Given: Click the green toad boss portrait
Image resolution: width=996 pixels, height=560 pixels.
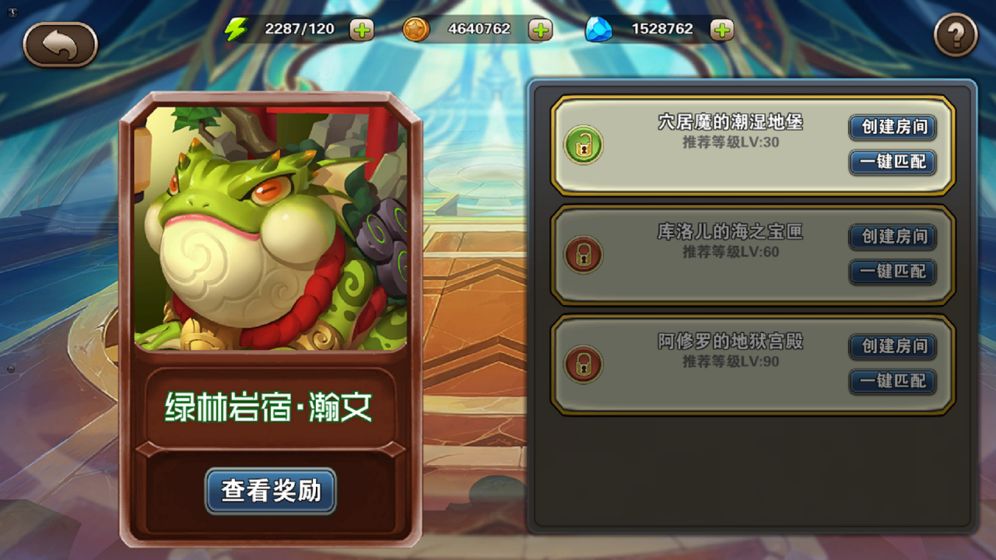Looking at the screenshot, I should click(270, 228).
